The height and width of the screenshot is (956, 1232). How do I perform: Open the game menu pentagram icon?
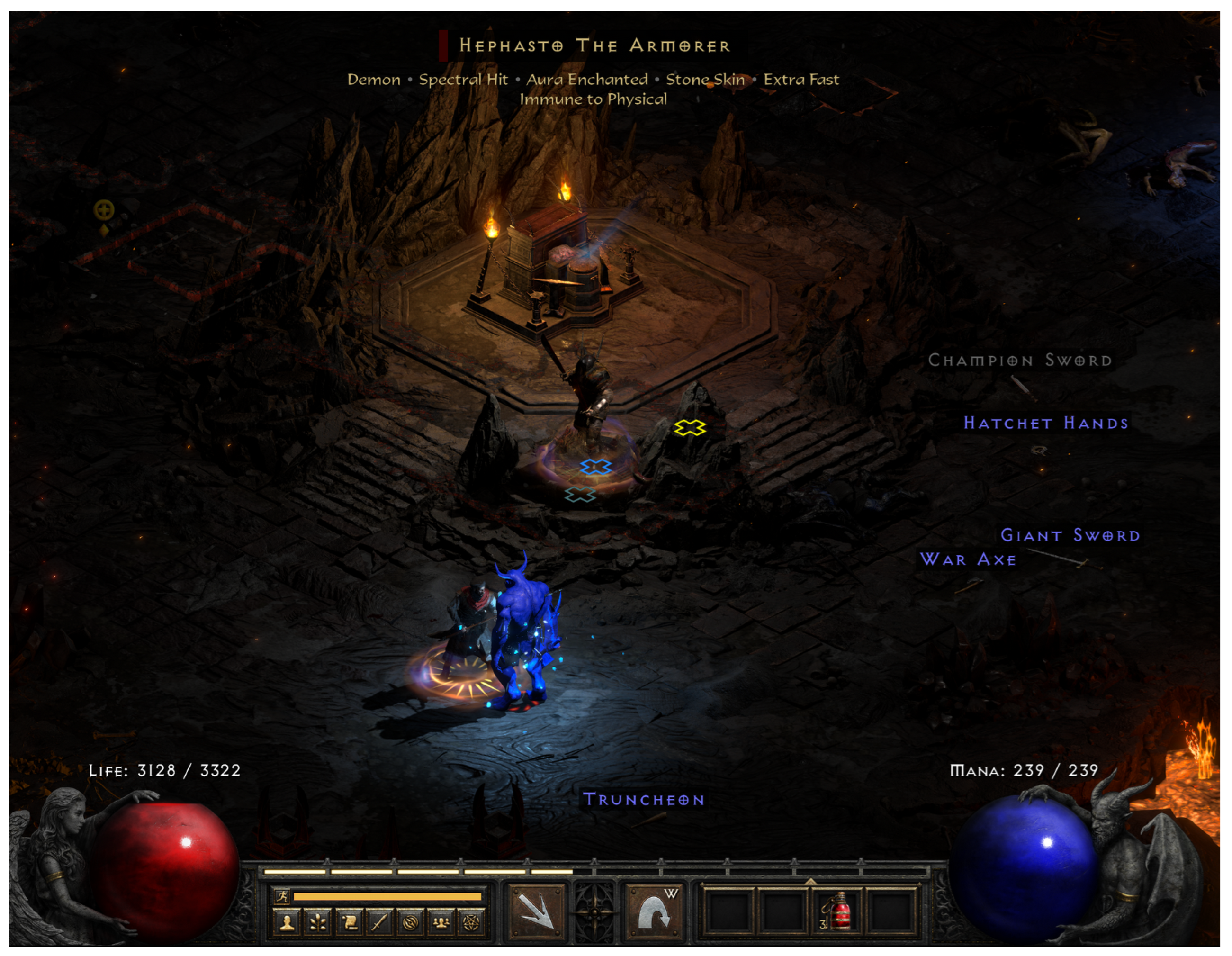472,923
